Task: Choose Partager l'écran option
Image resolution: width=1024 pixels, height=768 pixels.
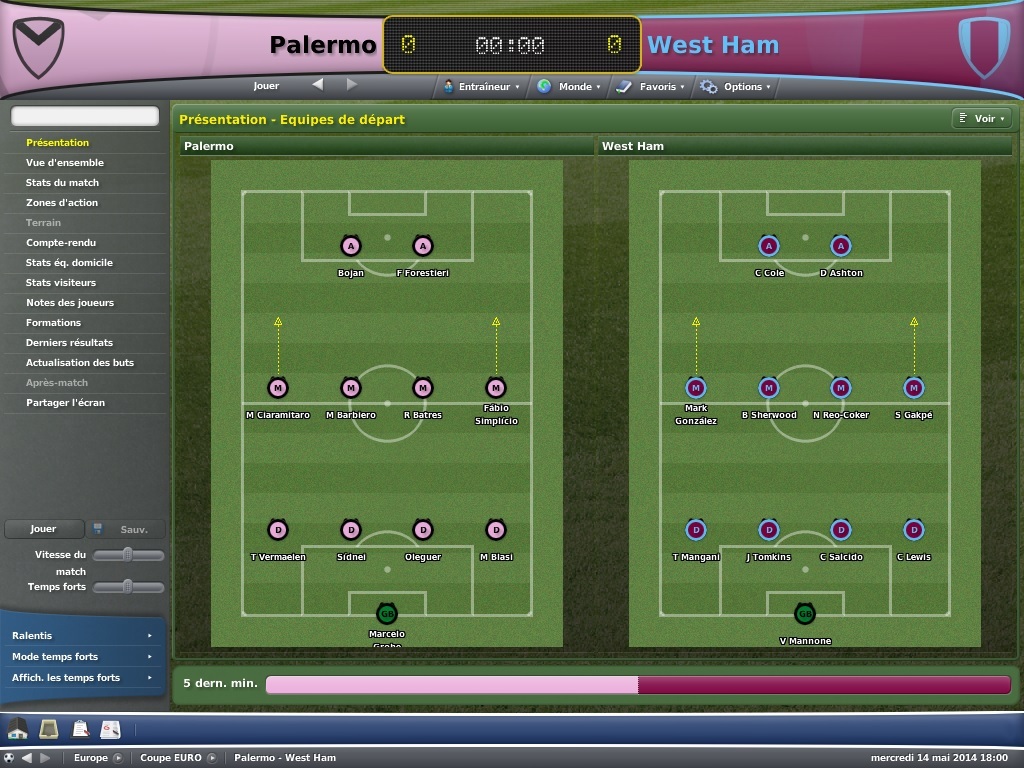Action: [65, 403]
